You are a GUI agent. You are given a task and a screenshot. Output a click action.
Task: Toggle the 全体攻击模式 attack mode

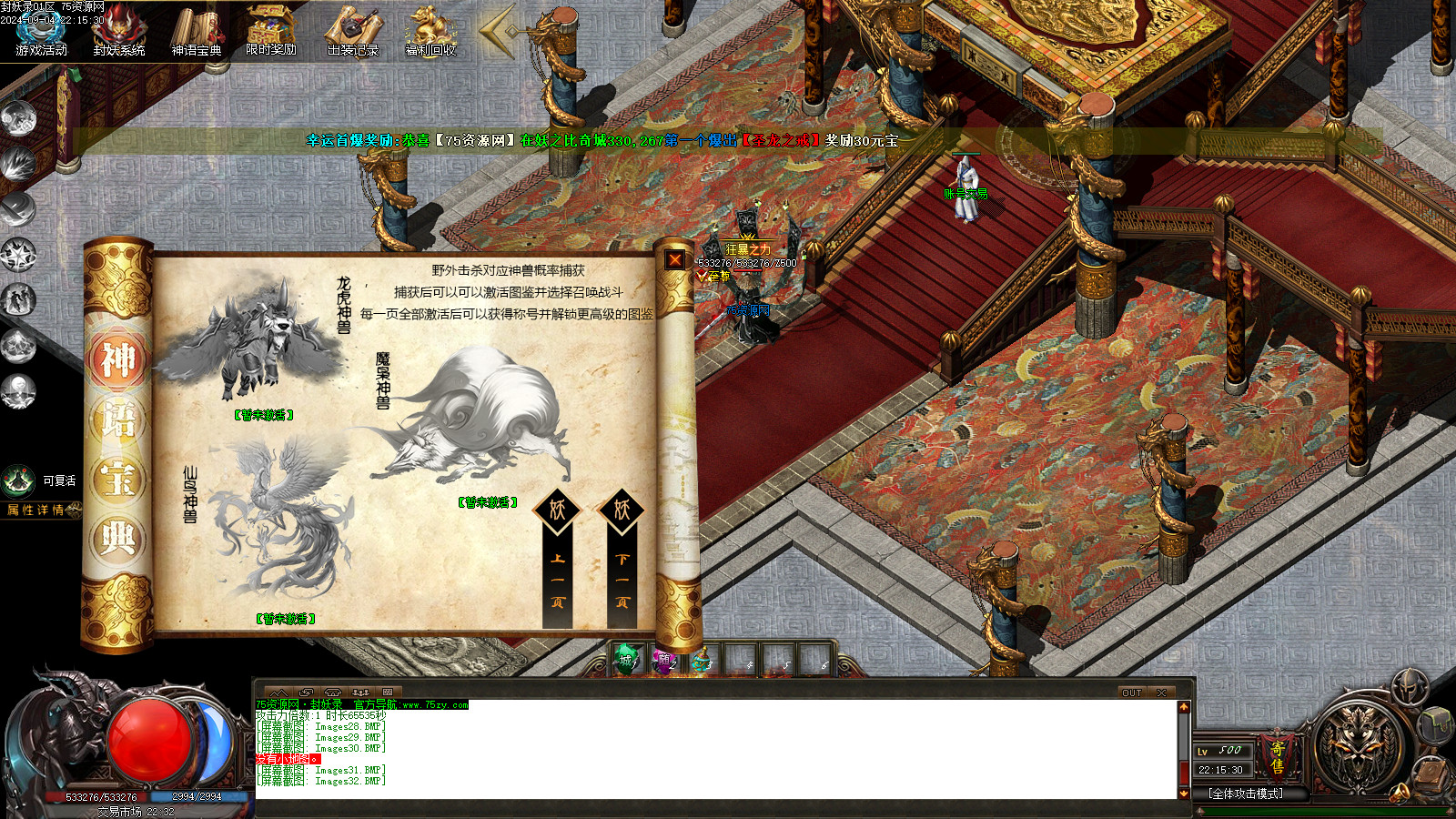1246,794
